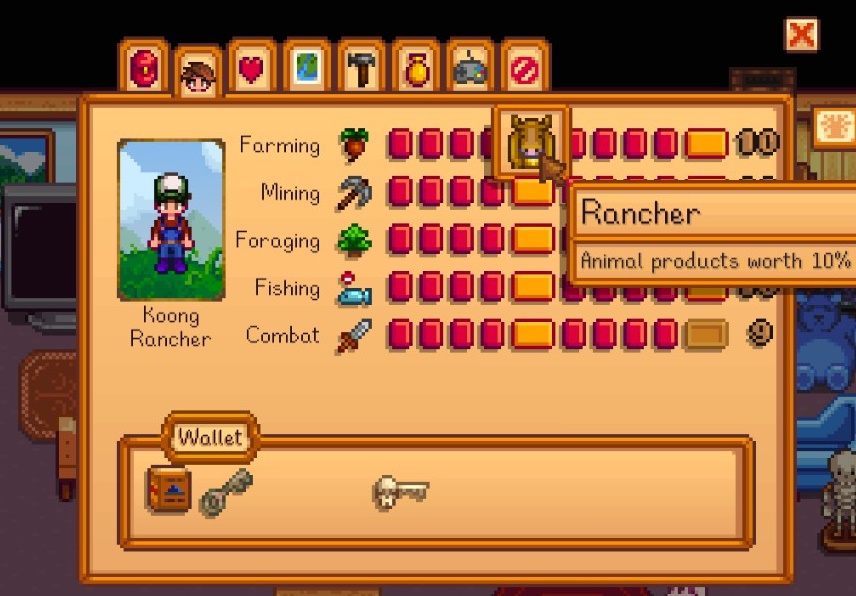Select the Rusty Key in the wallet

pos(225,491)
